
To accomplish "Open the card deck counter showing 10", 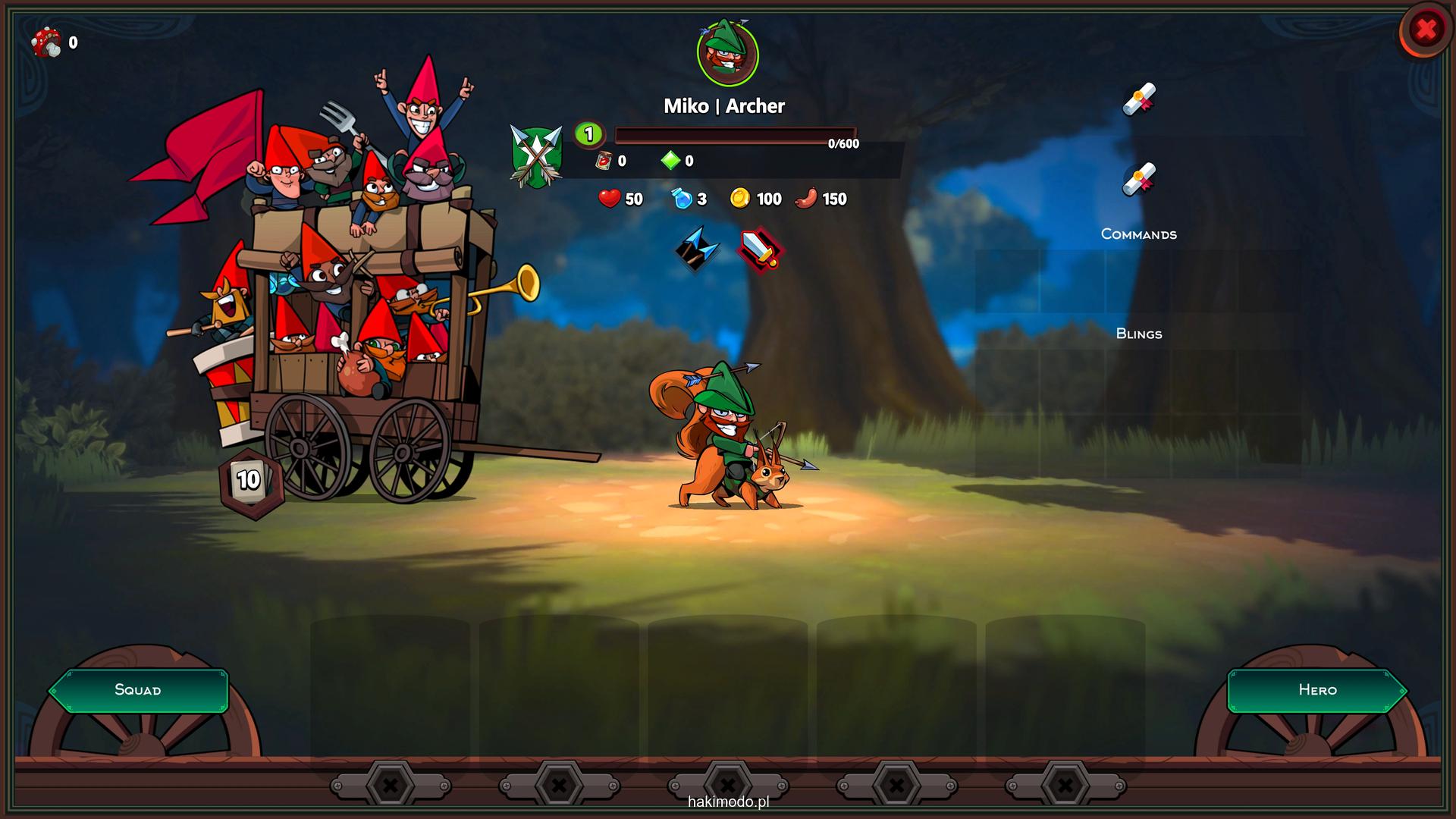I will click(x=249, y=479).
